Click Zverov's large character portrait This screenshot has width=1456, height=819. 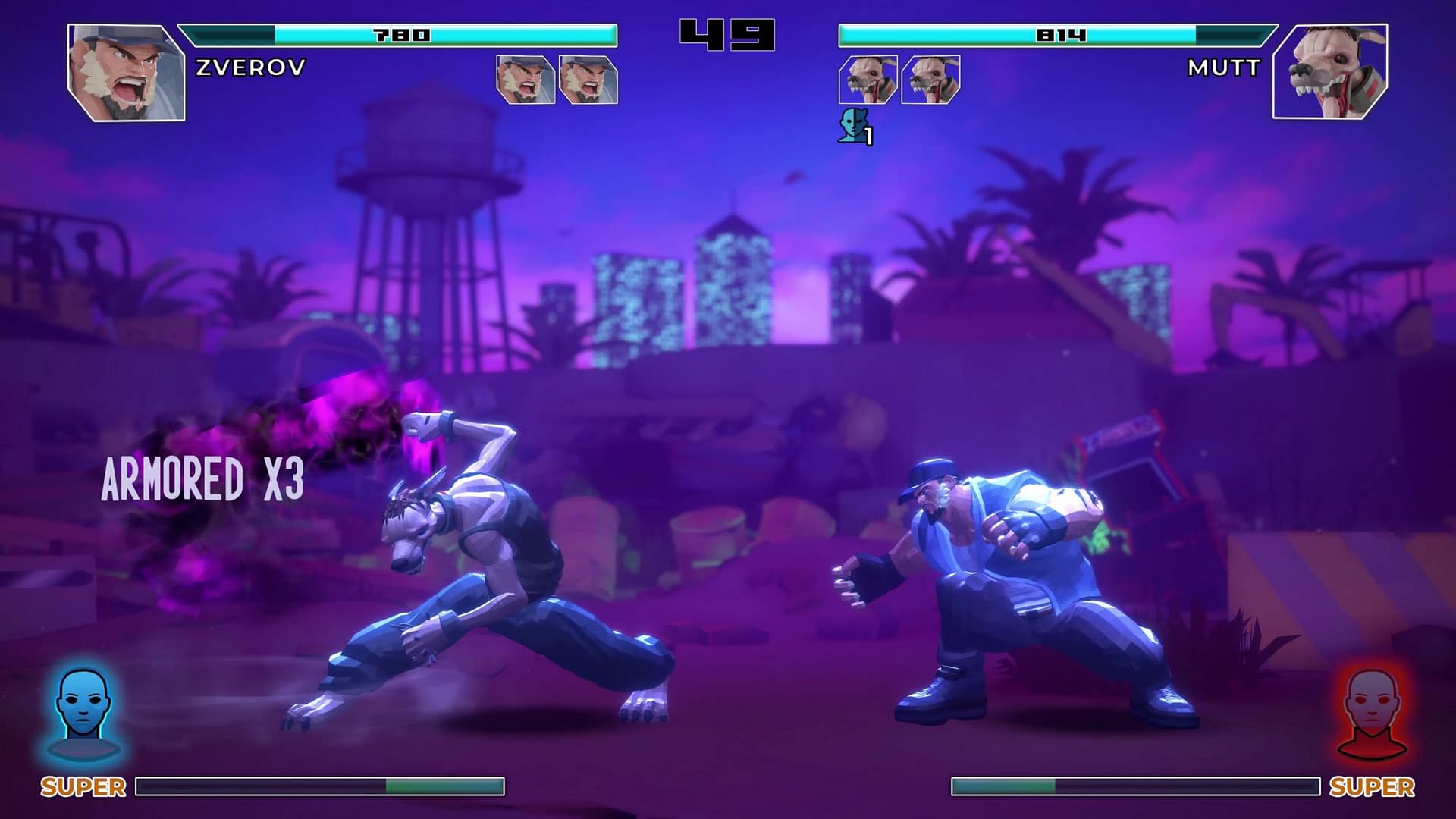(x=126, y=72)
